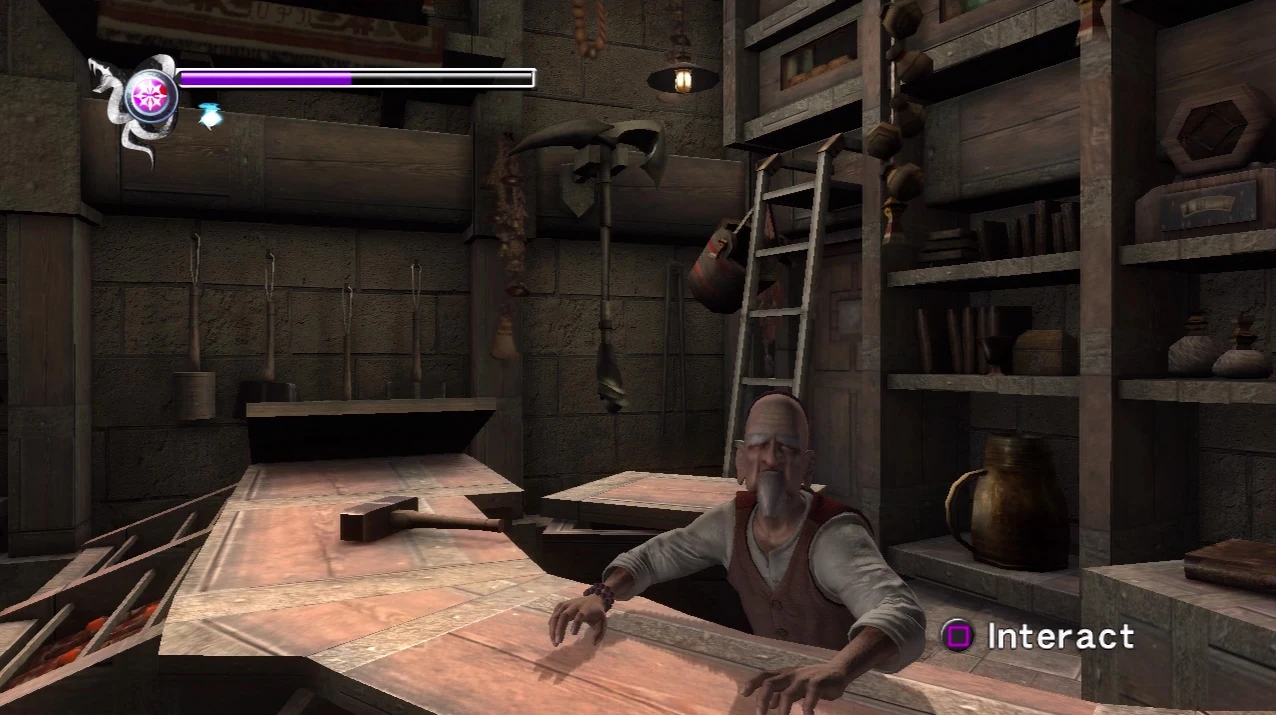Select the small blue flame icon
The height and width of the screenshot is (715, 1276).
tap(209, 116)
